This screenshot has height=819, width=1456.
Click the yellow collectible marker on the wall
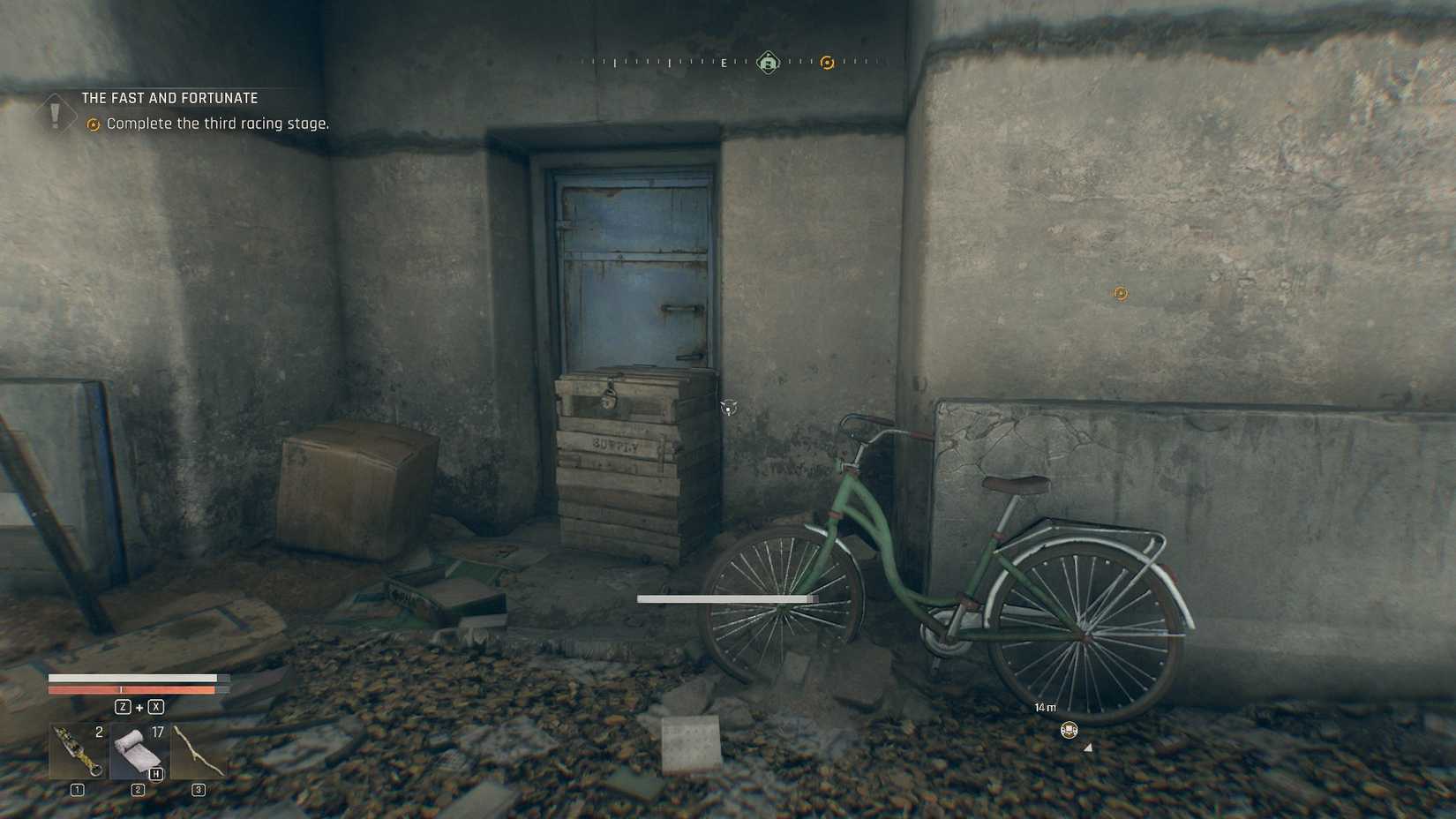click(x=1120, y=293)
